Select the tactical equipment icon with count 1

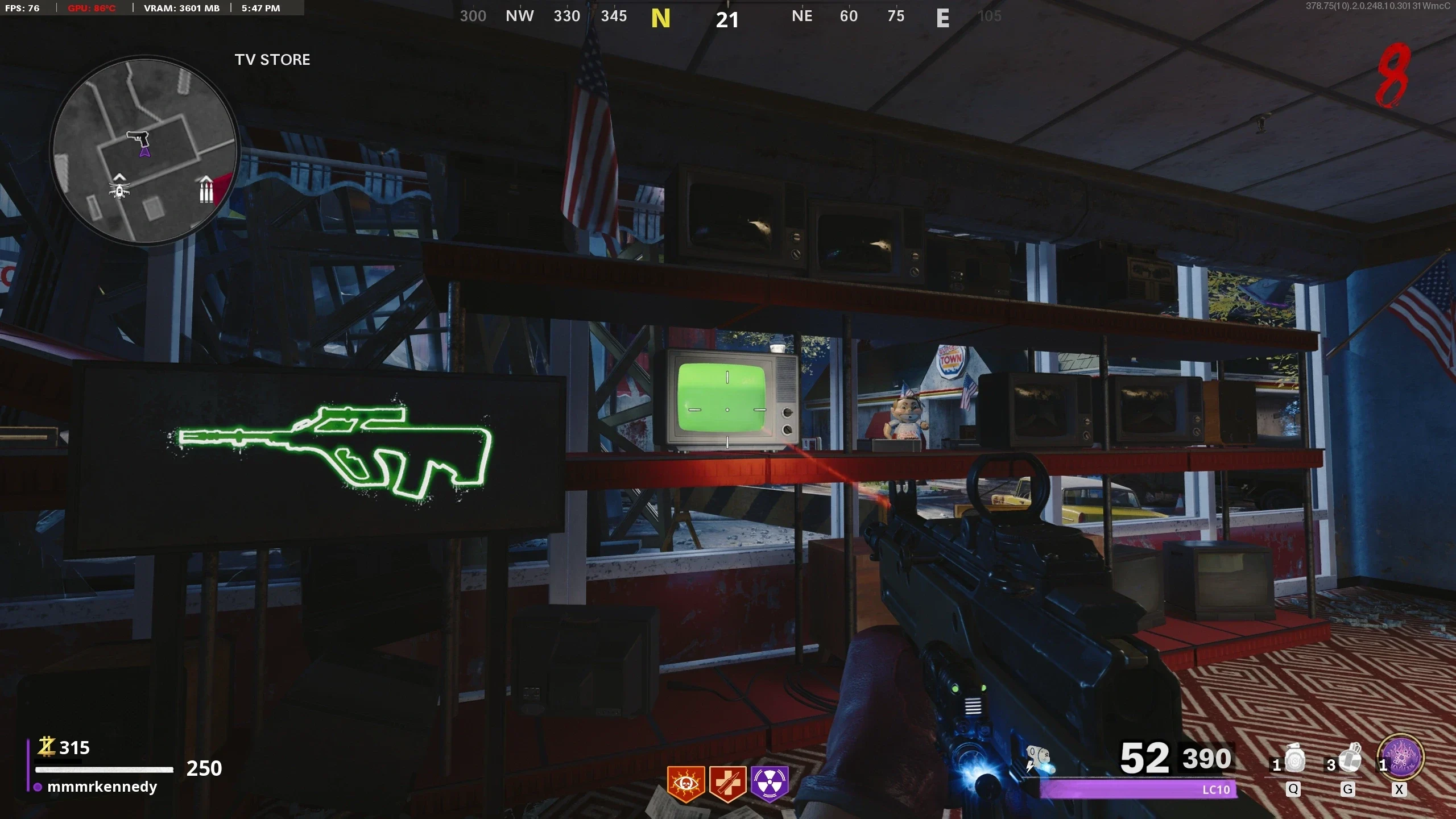pyautogui.click(x=1294, y=760)
